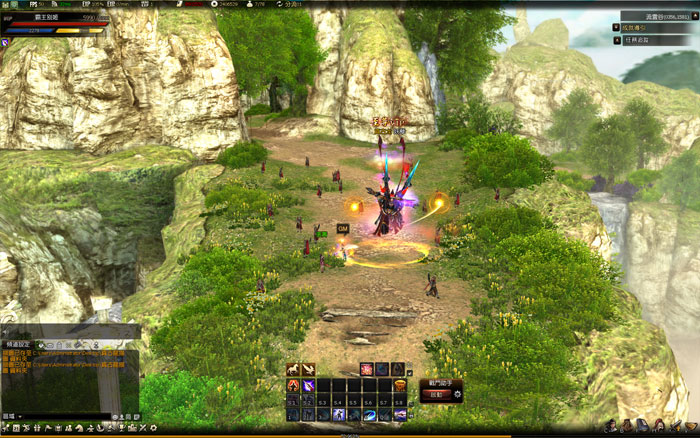Click the chat message input field

tap(60, 415)
